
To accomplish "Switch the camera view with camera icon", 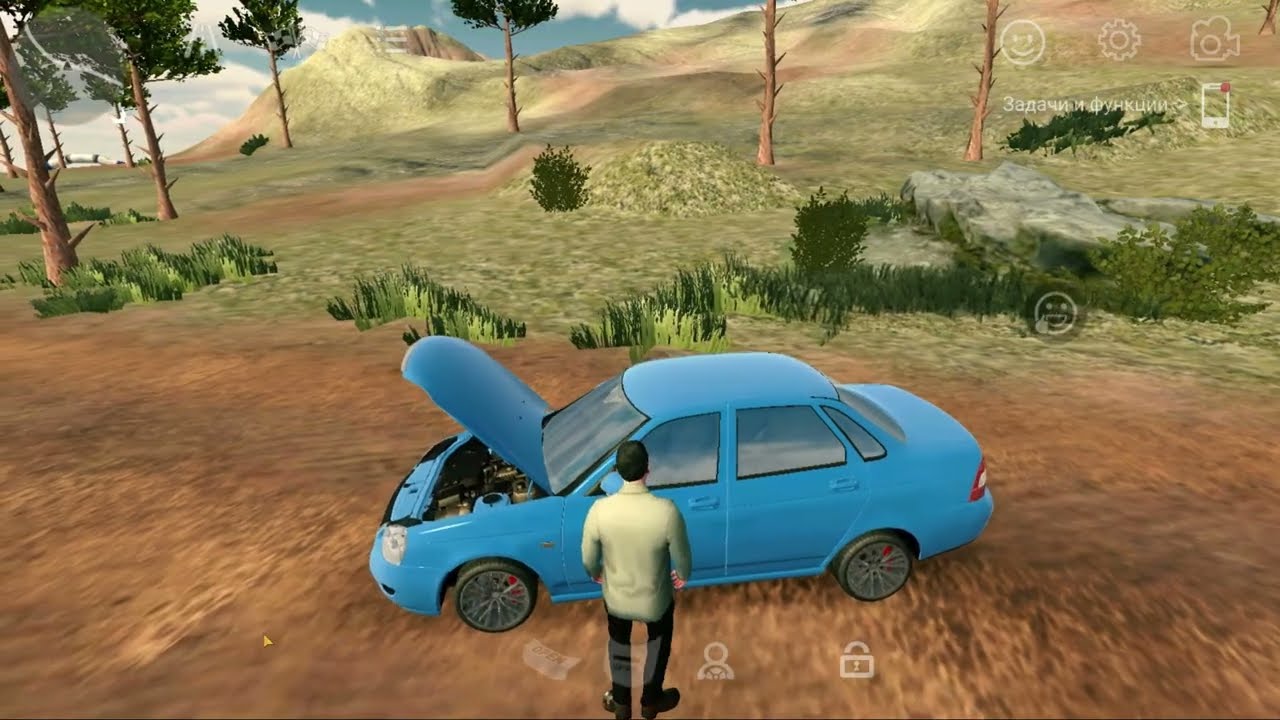I will pos(1214,41).
